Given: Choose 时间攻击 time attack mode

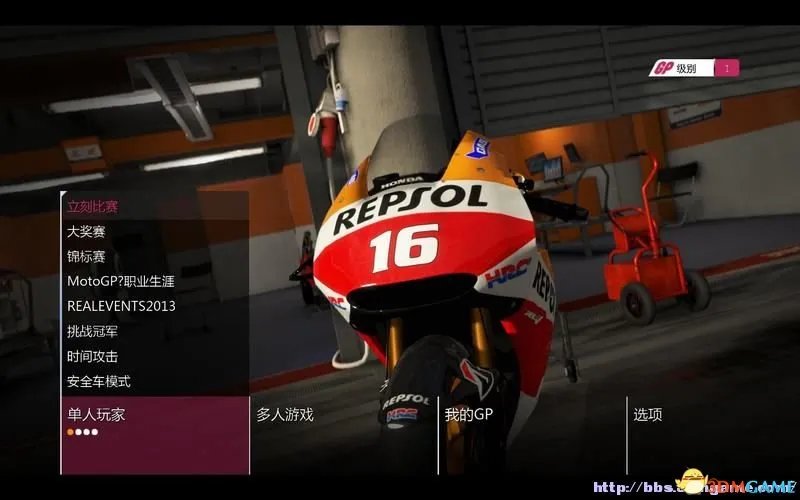Looking at the screenshot, I should coord(93,356).
